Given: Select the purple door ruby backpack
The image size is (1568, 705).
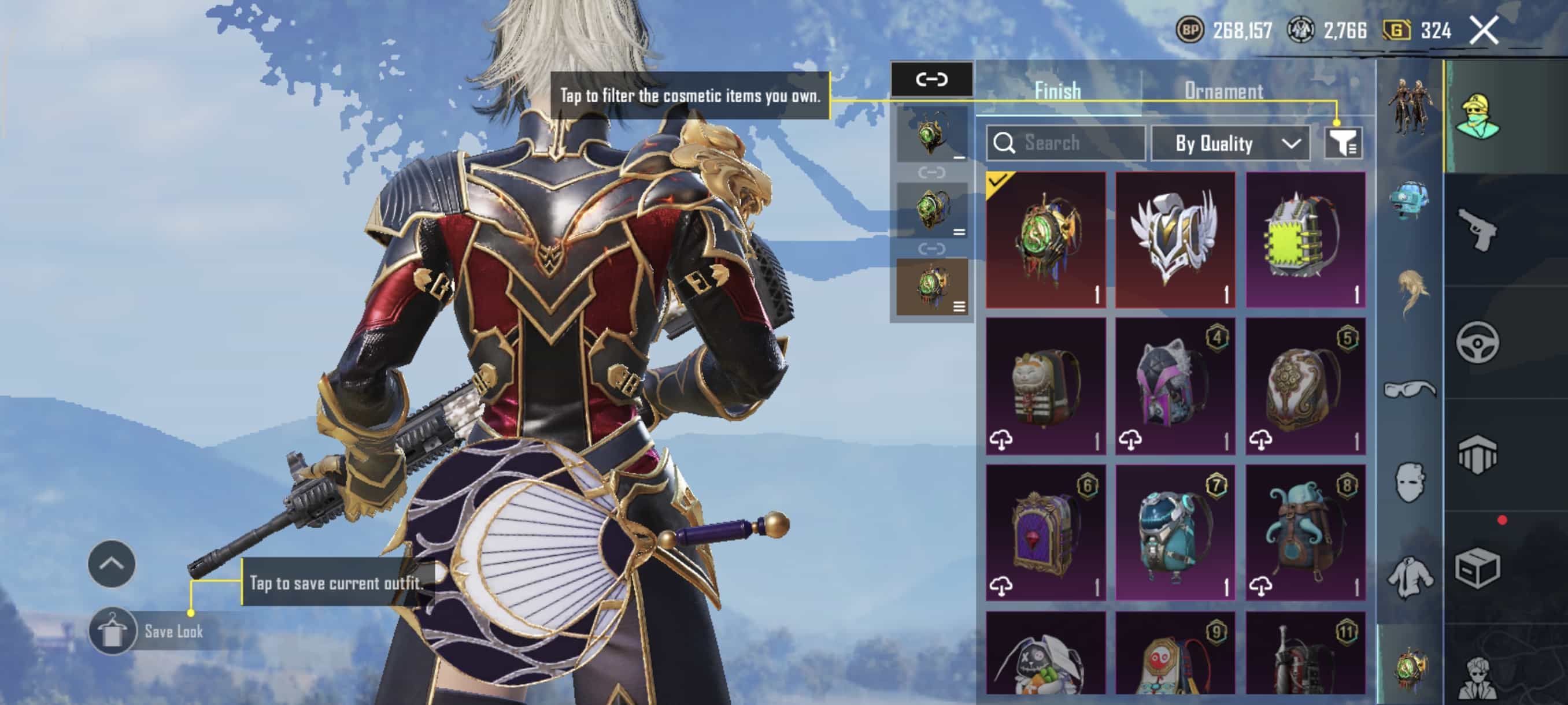Looking at the screenshot, I should (x=1045, y=532).
